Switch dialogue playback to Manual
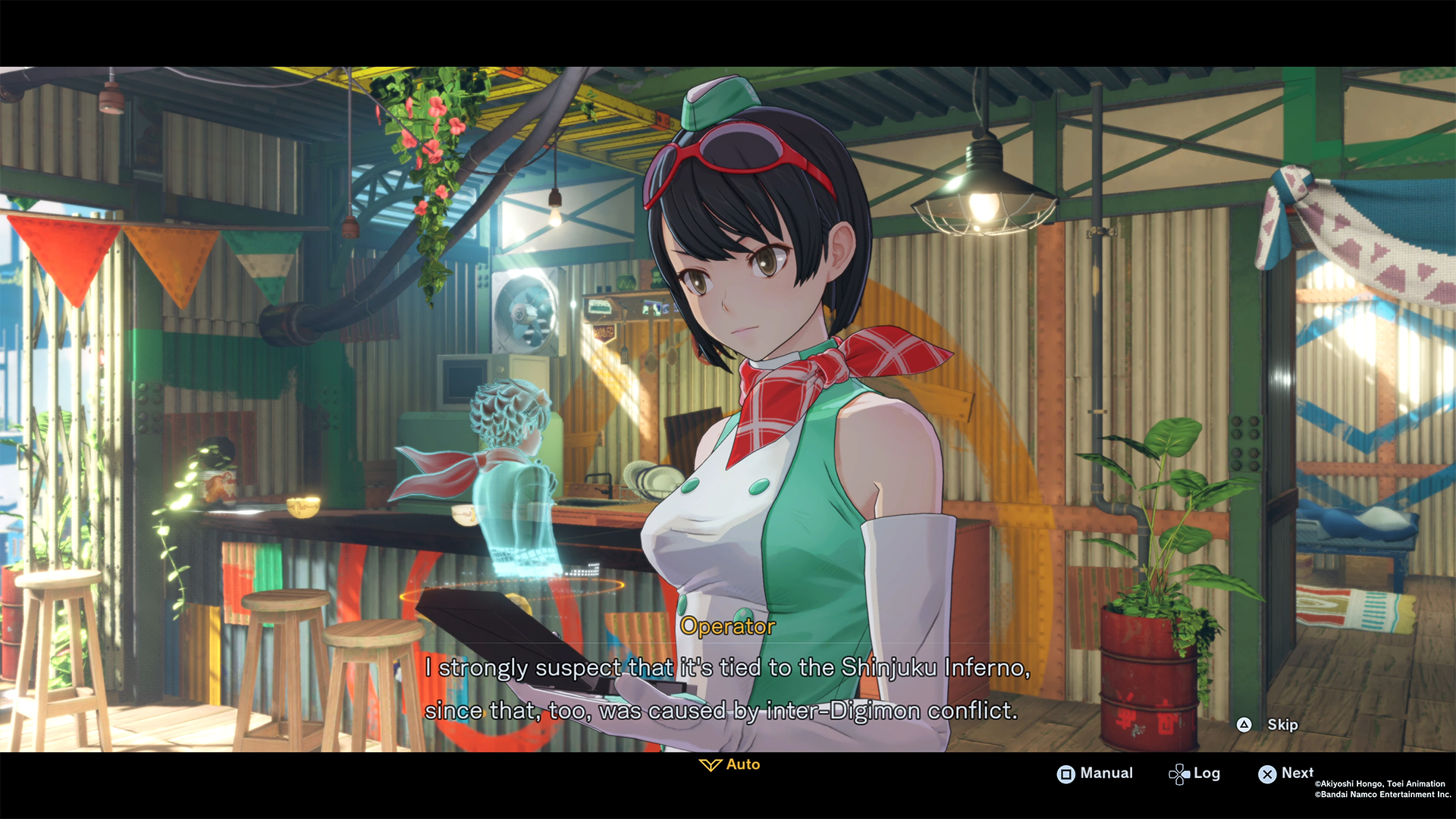The width and height of the screenshot is (1456, 819). tap(1095, 773)
